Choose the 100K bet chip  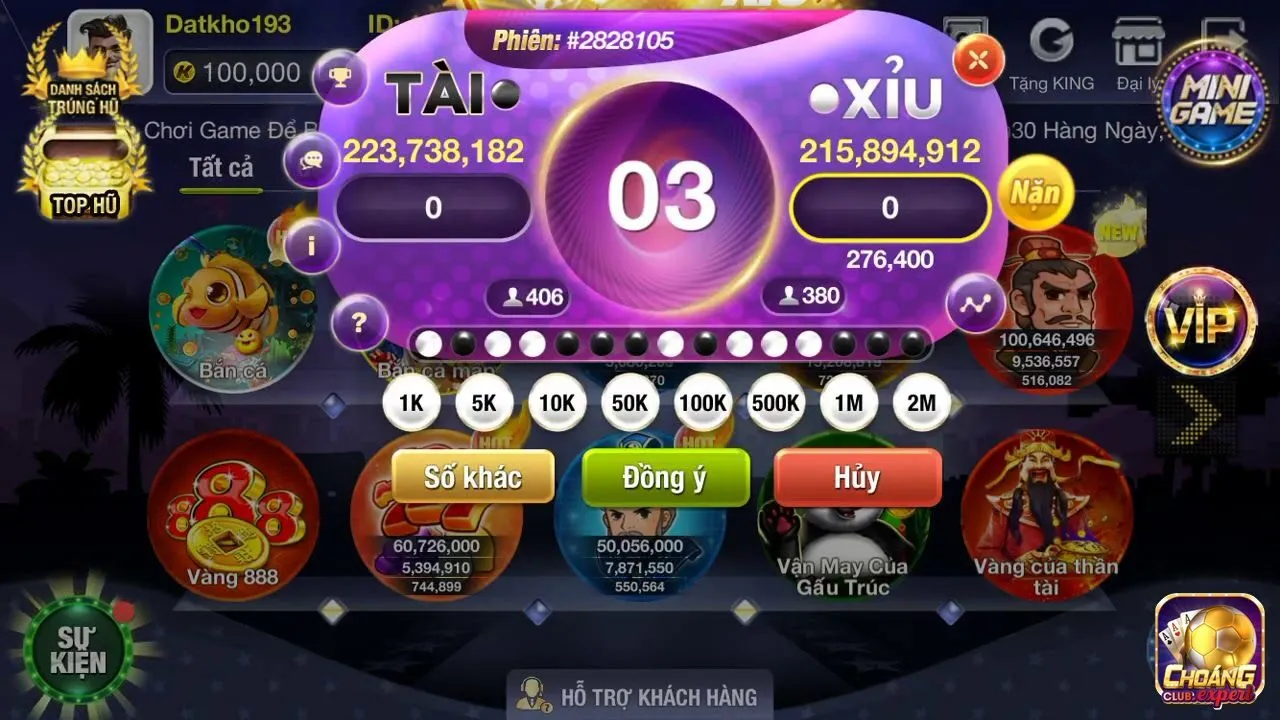point(703,402)
